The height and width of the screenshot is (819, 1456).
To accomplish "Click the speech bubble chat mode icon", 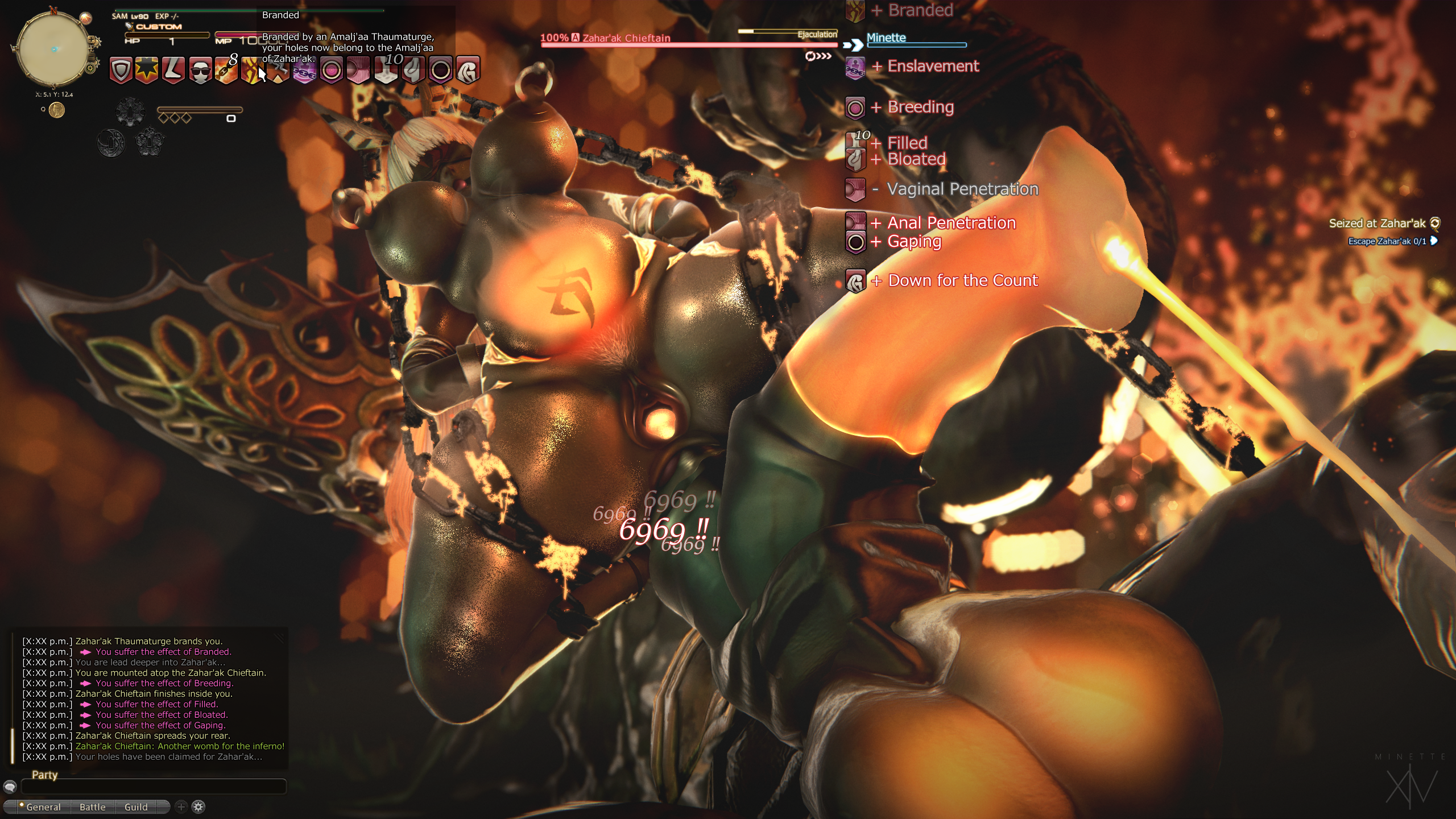I will (x=10, y=787).
